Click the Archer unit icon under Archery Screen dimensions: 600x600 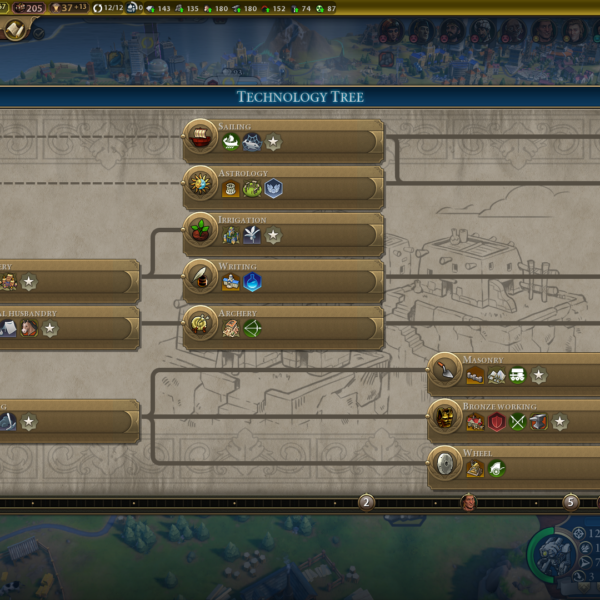(252, 329)
